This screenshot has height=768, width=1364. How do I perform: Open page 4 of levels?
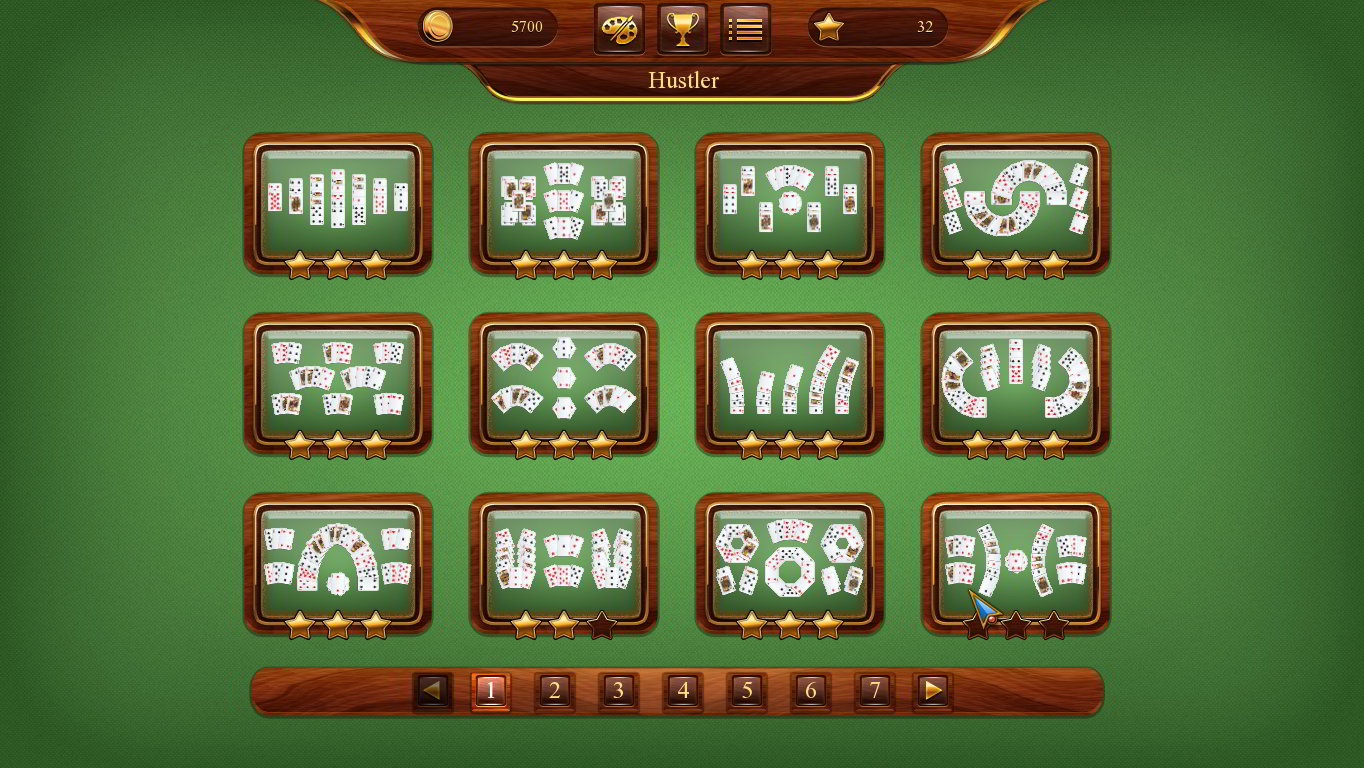coord(682,690)
